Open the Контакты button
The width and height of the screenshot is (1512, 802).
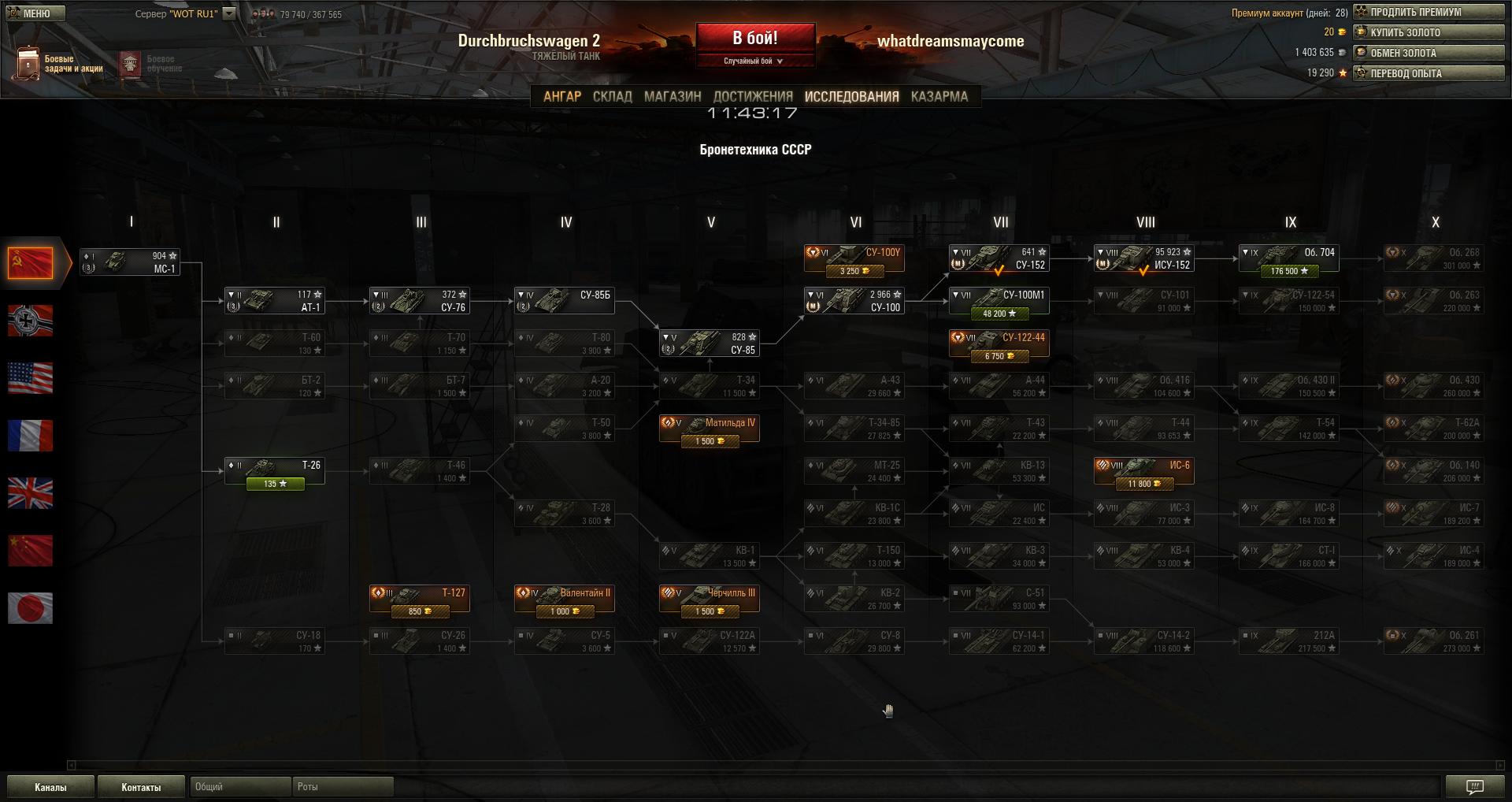pyautogui.click(x=141, y=787)
